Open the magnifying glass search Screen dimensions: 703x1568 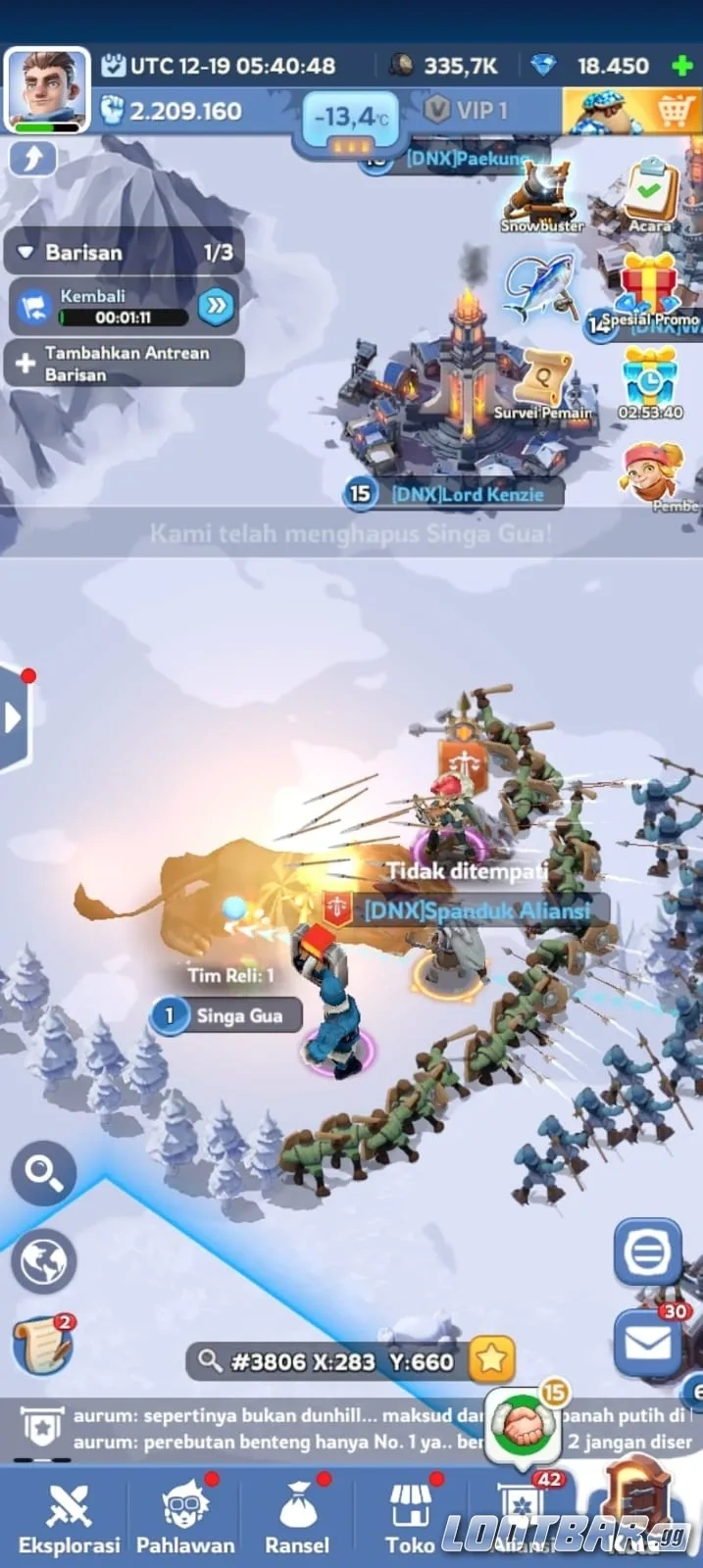[x=44, y=1171]
